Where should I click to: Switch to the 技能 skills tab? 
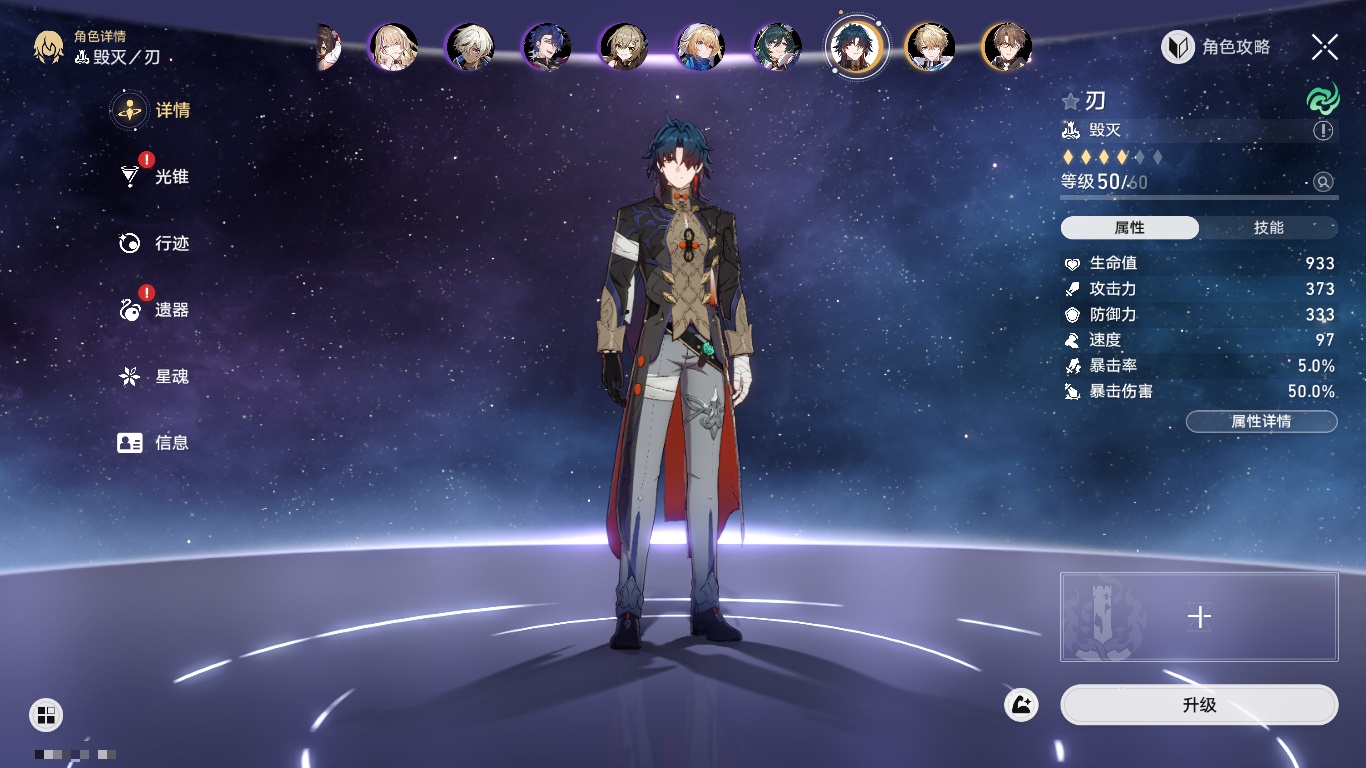tap(1268, 228)
